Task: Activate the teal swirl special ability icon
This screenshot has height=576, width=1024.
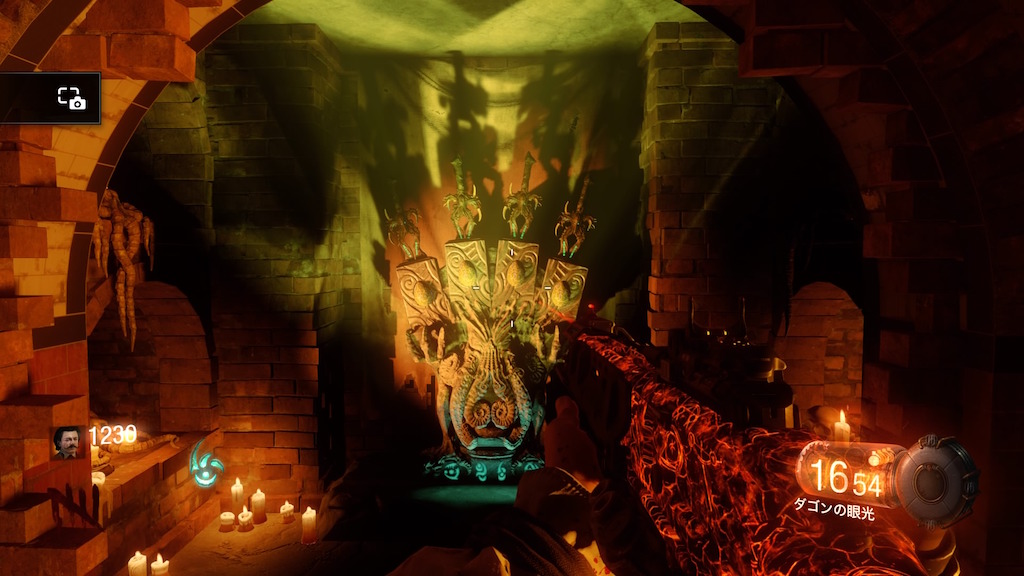Action: [205, 462]
